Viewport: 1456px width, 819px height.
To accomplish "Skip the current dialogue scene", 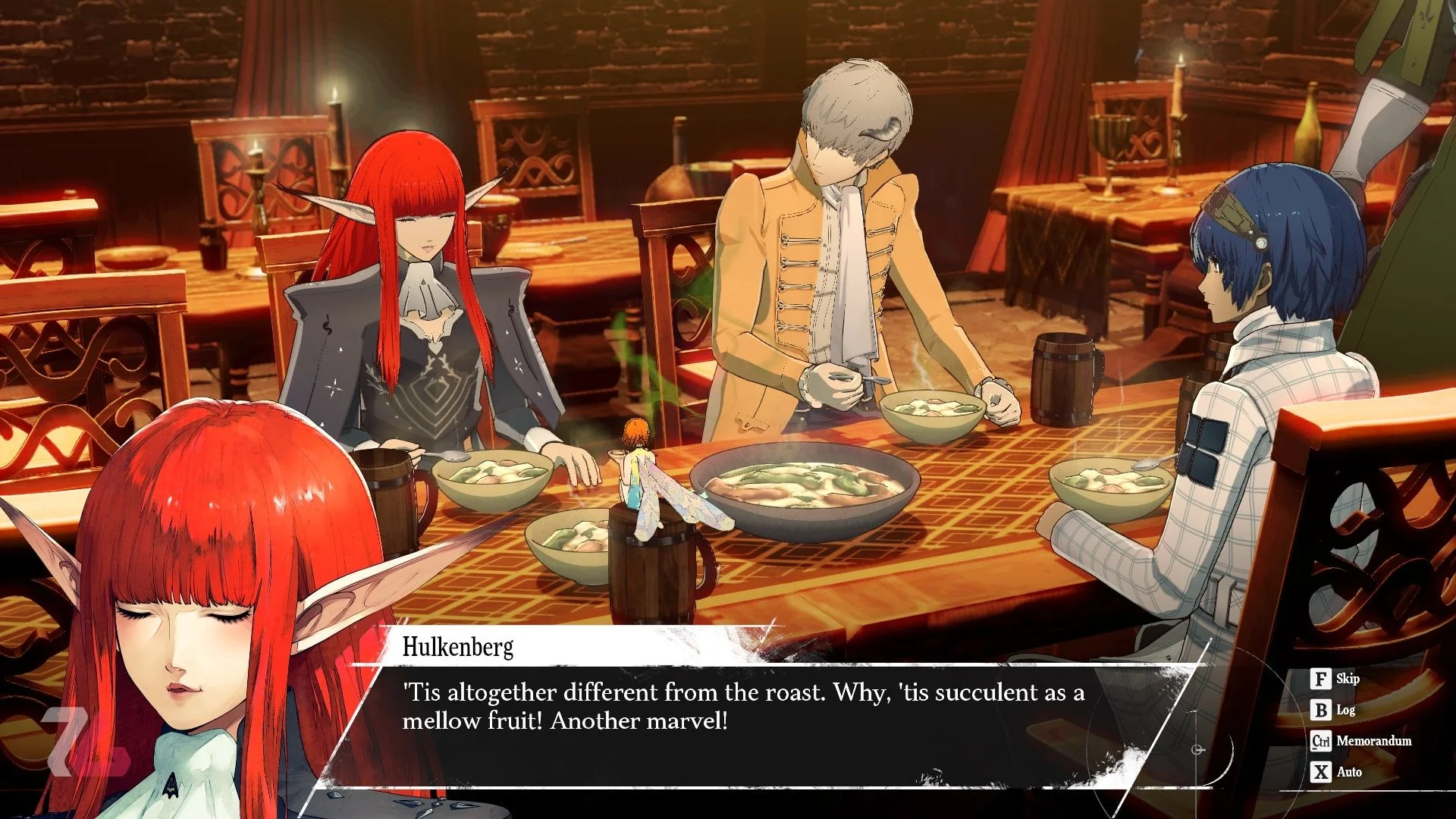I will [x=1335, y=679].
